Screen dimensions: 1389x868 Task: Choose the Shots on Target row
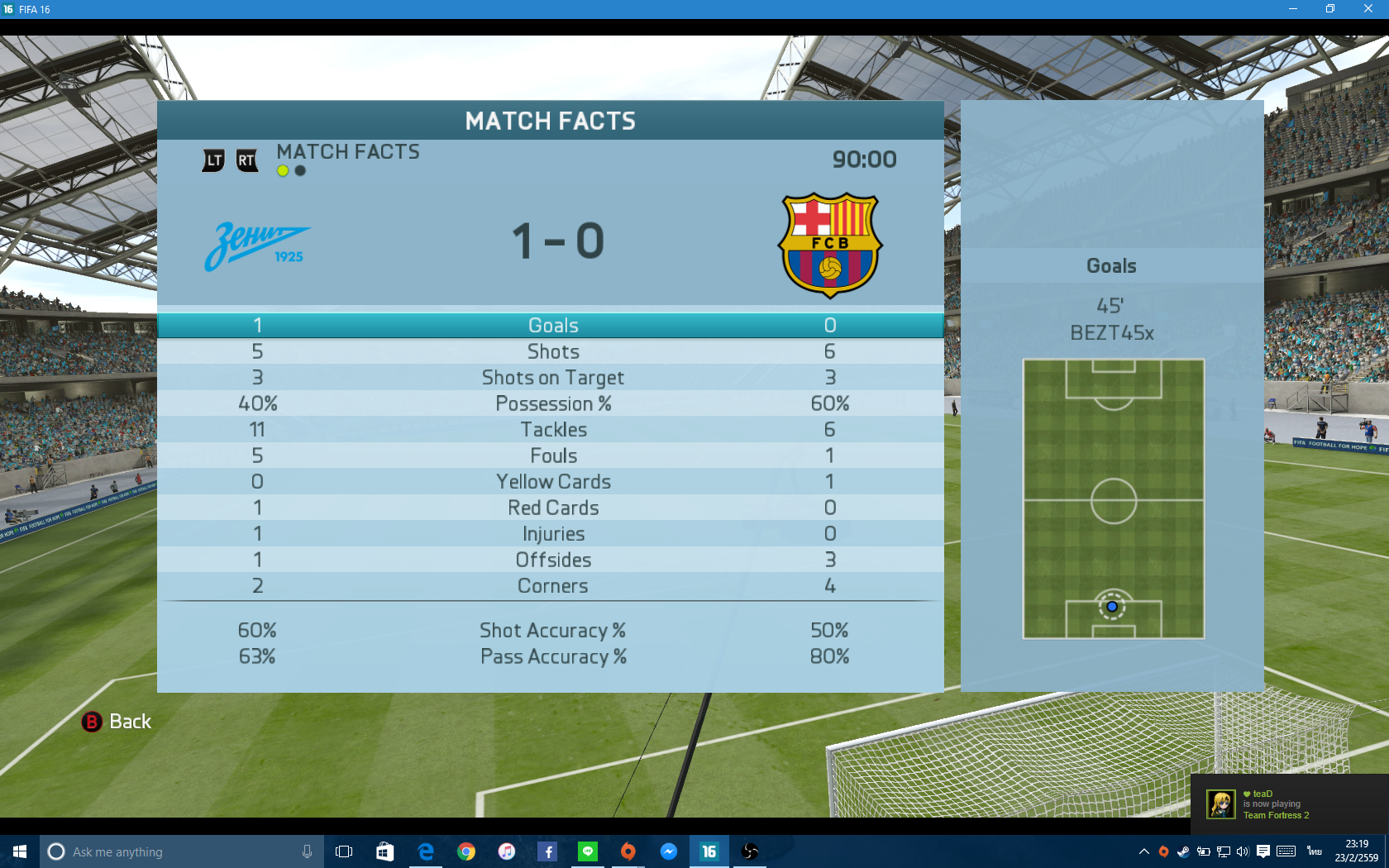(552, 378)
